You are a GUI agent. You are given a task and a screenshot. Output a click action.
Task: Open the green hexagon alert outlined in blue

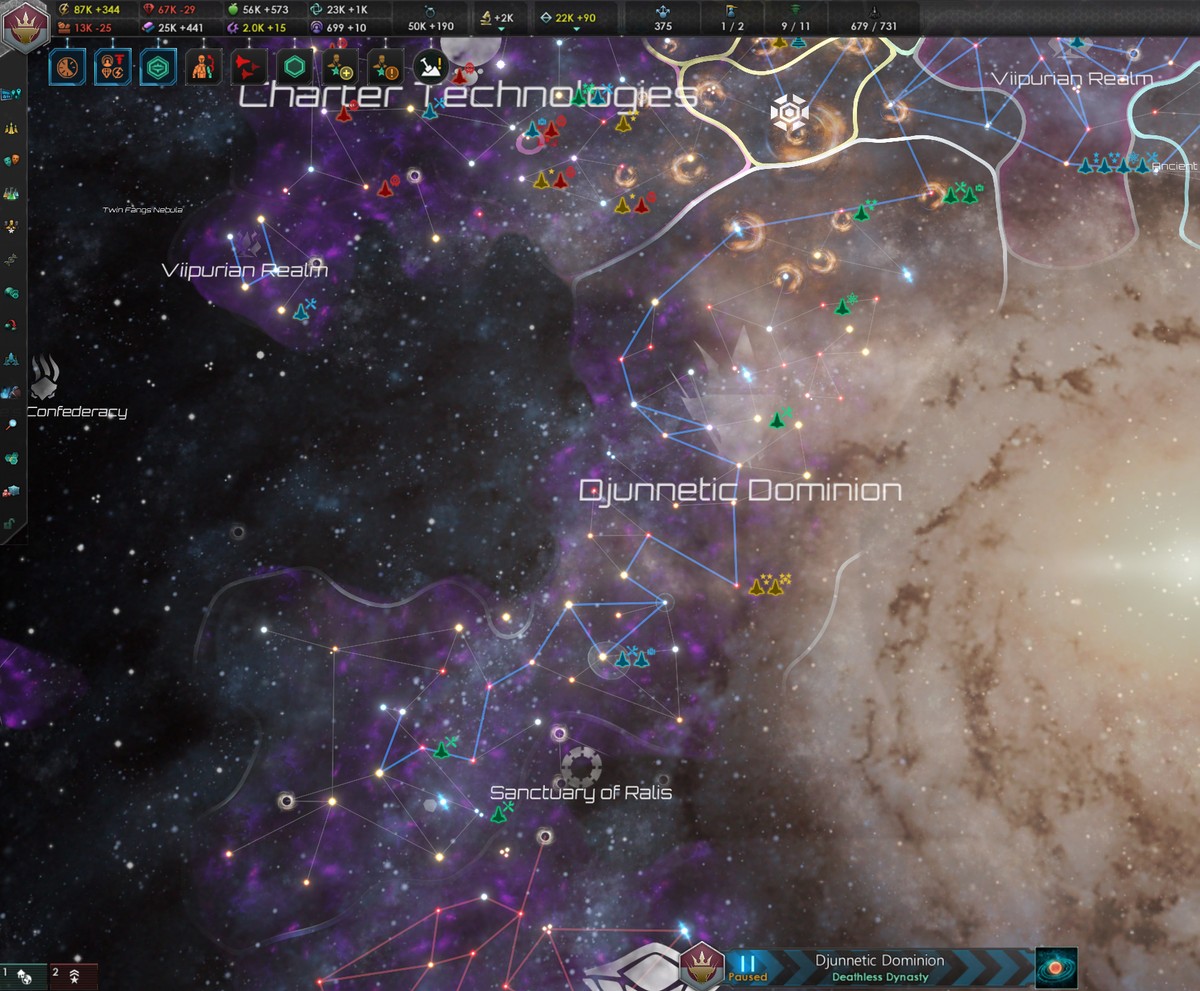tap(158, 67)
